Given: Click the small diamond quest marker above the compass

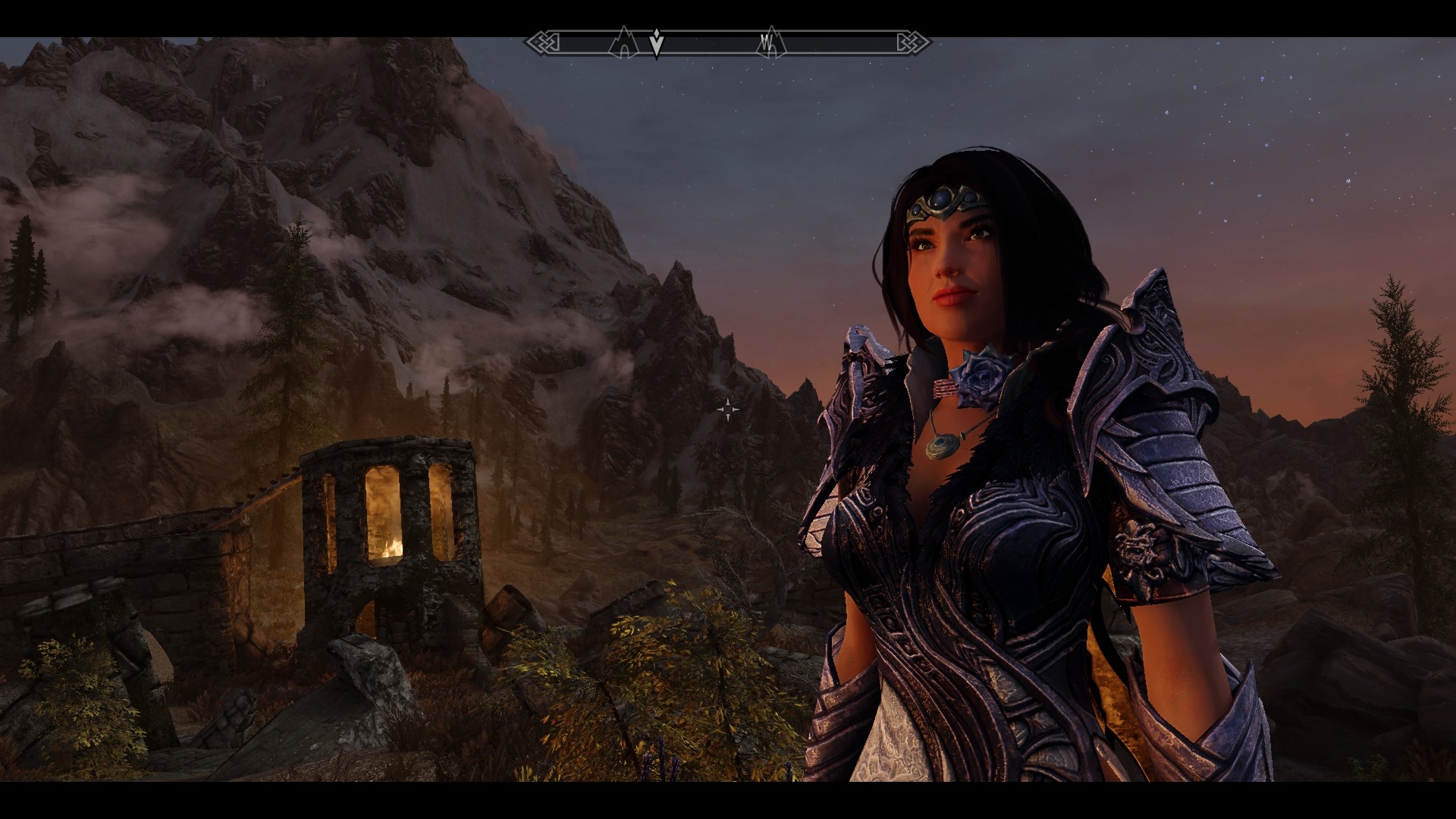Looking at the screenshot, I should coord(657,33).
